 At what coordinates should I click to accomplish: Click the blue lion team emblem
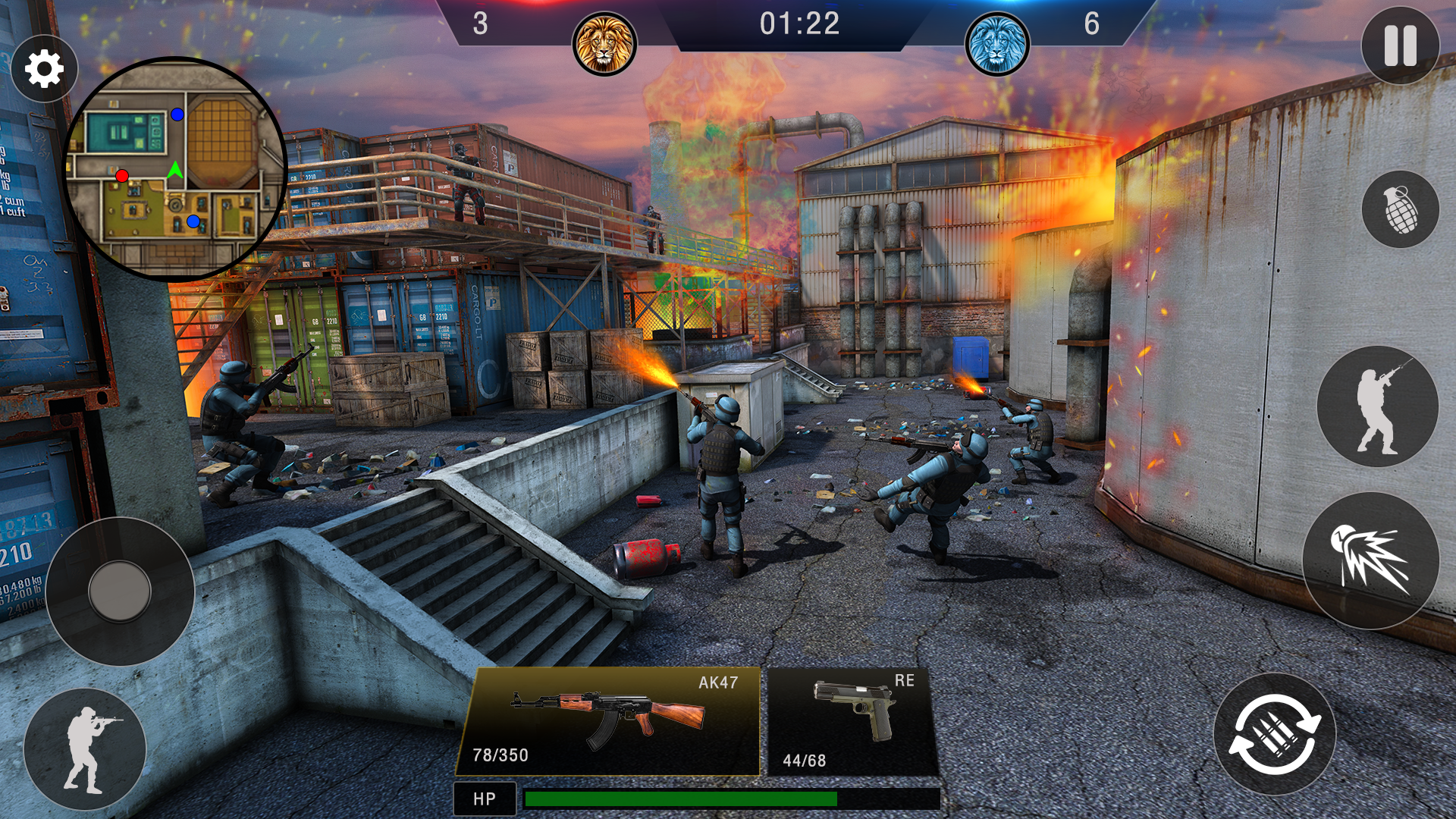[x=996, y=44]
